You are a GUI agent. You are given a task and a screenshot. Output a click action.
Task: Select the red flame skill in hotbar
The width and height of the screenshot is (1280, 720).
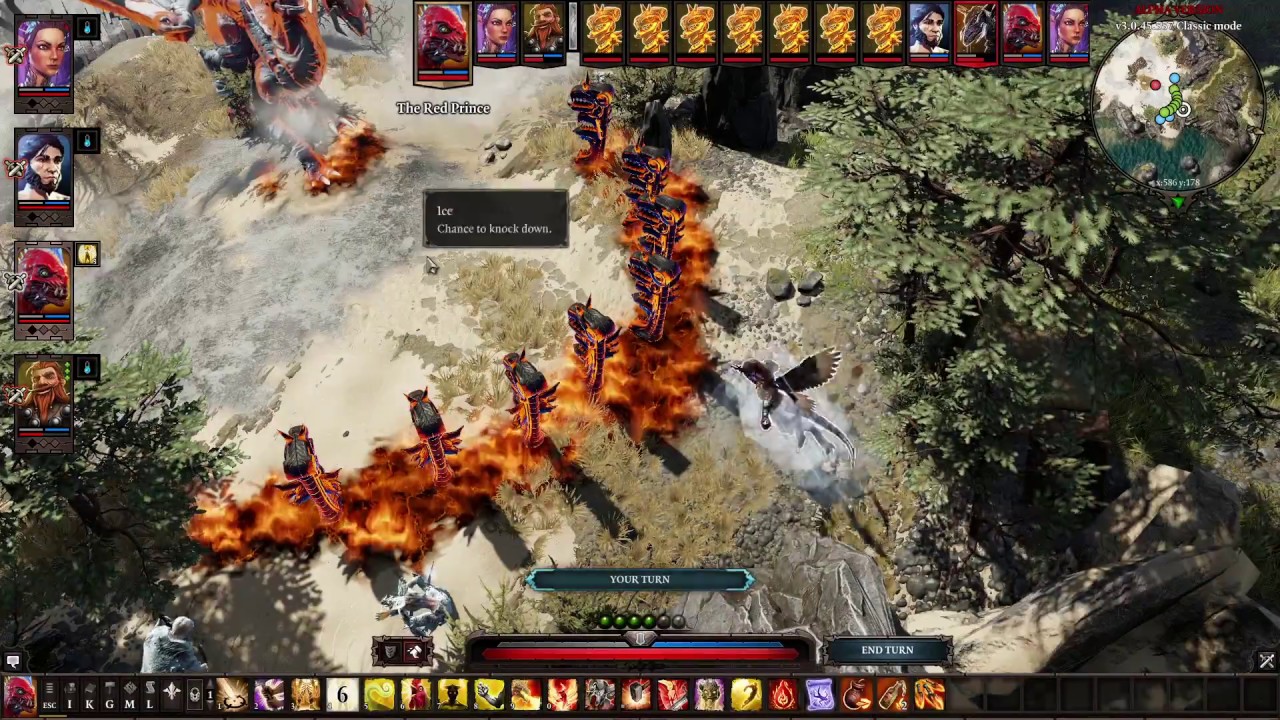pyautogui.click(x=783, y=694)
